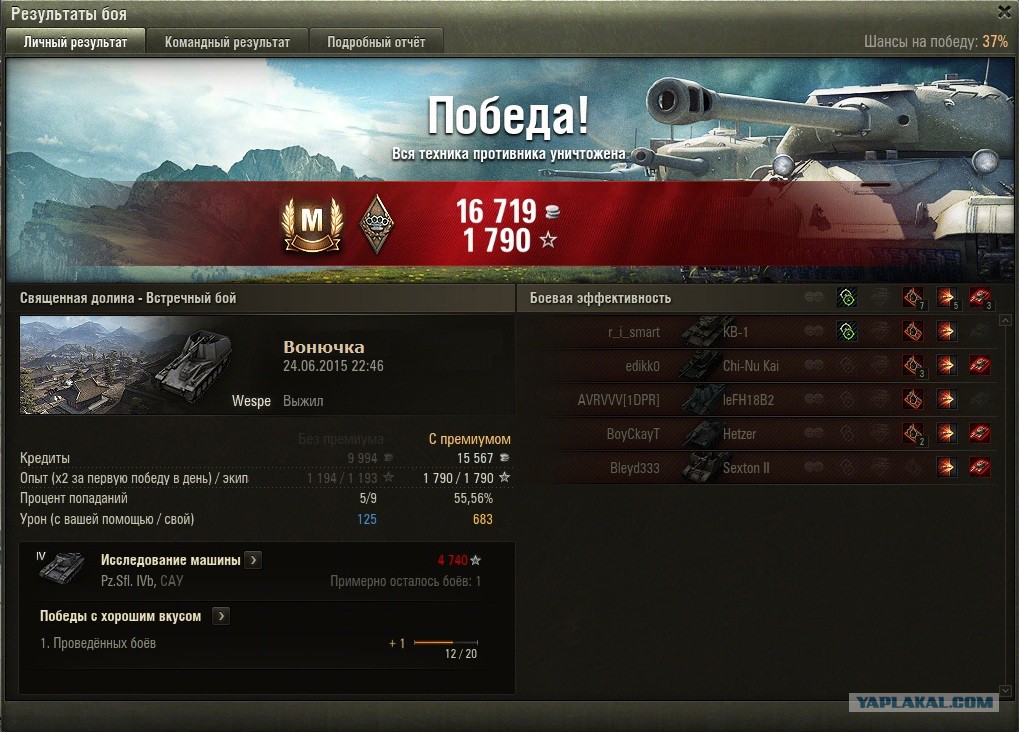
Task: Click the Mastery badge M icon
Action: tap(312, 223)
